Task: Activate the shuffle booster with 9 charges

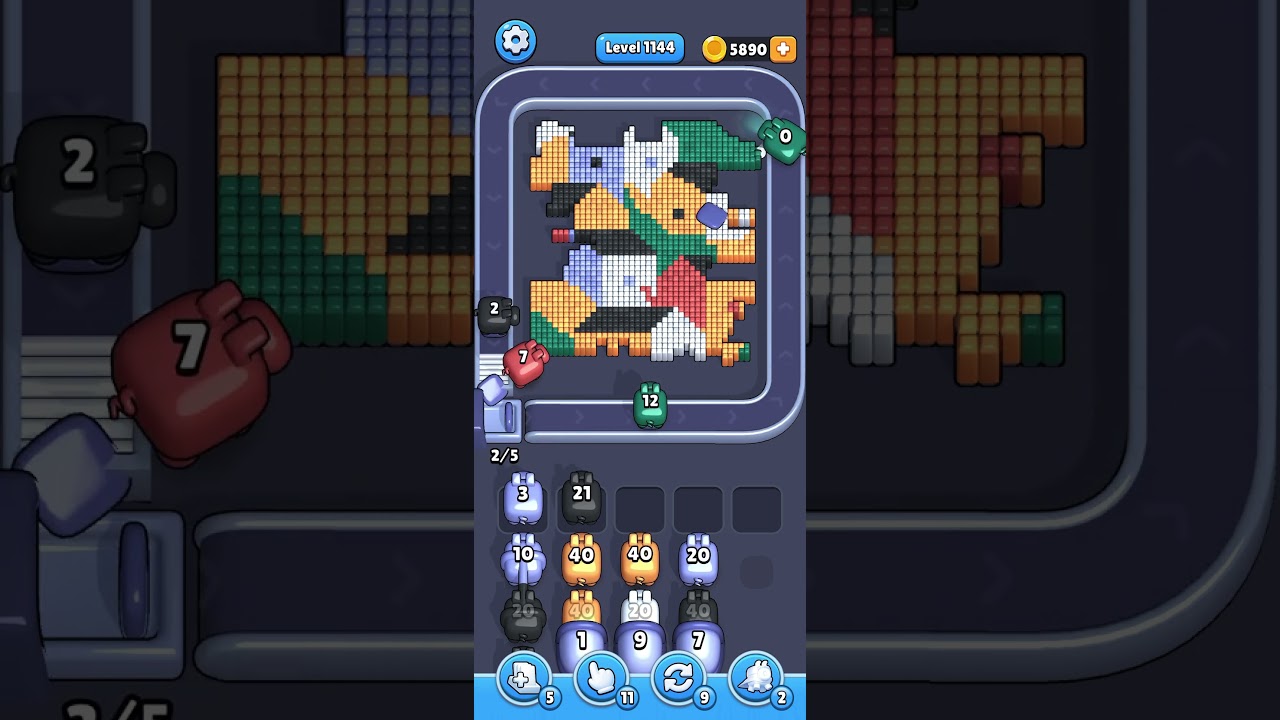Action: [678, 679]
